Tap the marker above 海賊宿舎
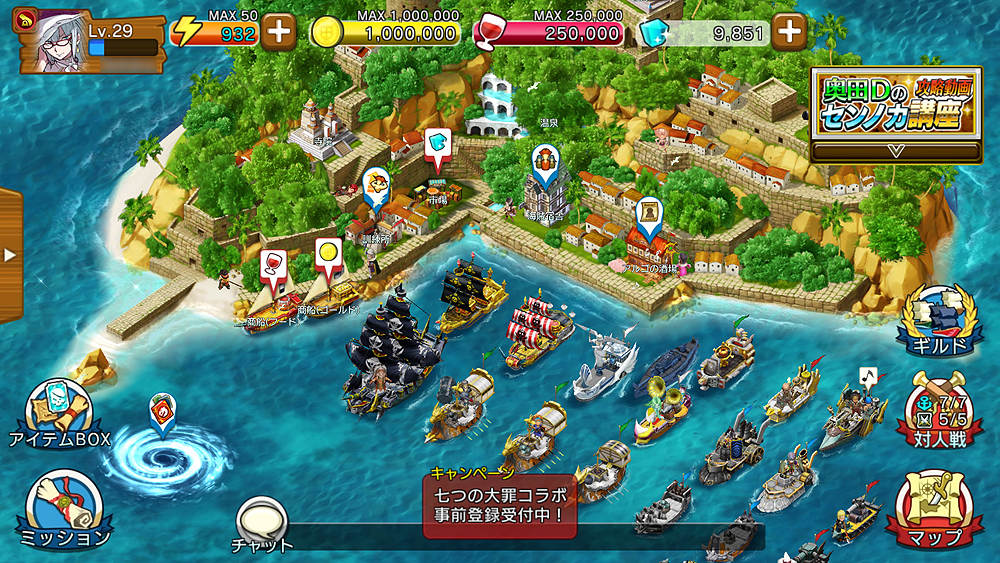 point(544,161)
